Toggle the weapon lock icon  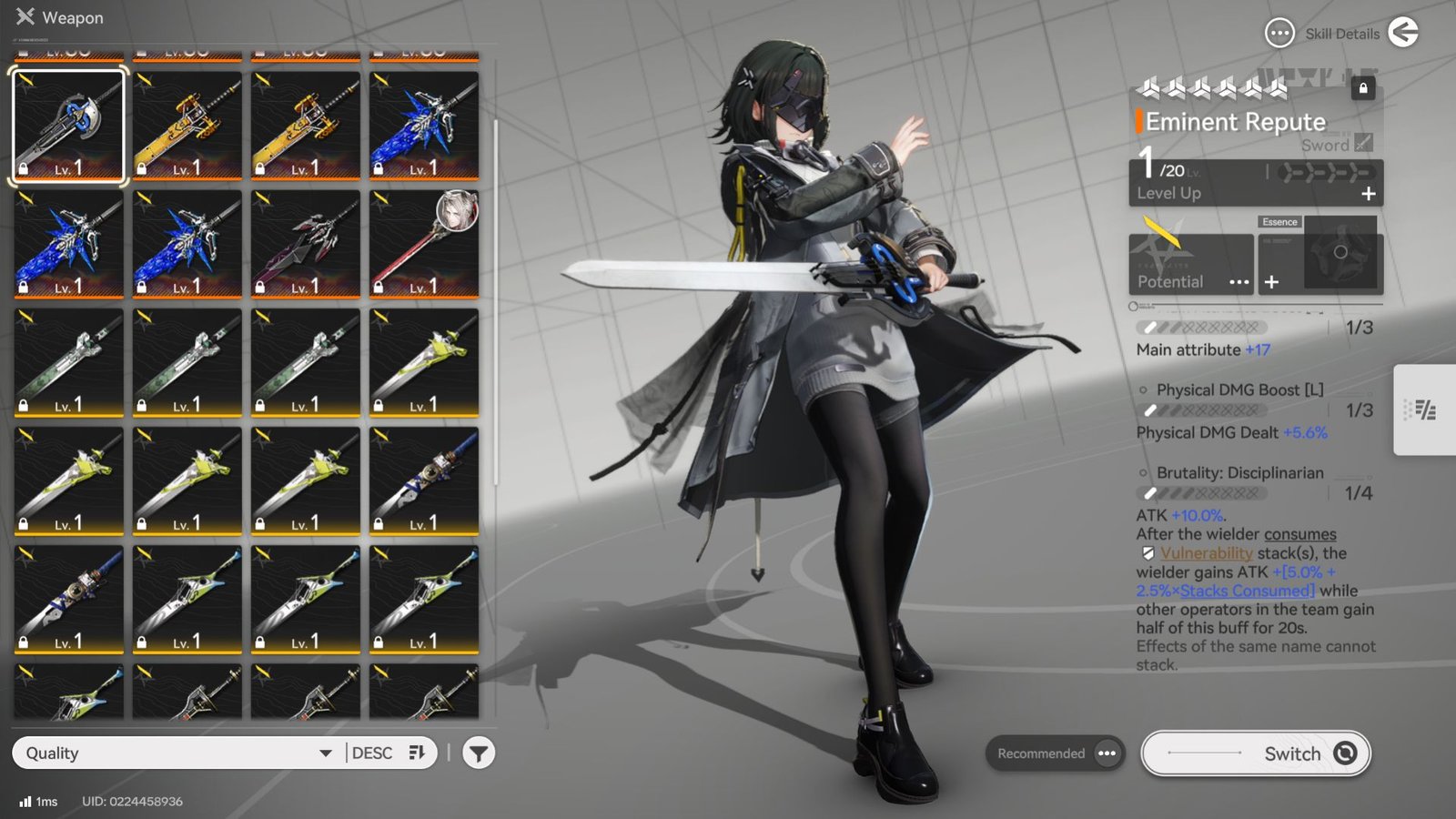coord(1362,88)
